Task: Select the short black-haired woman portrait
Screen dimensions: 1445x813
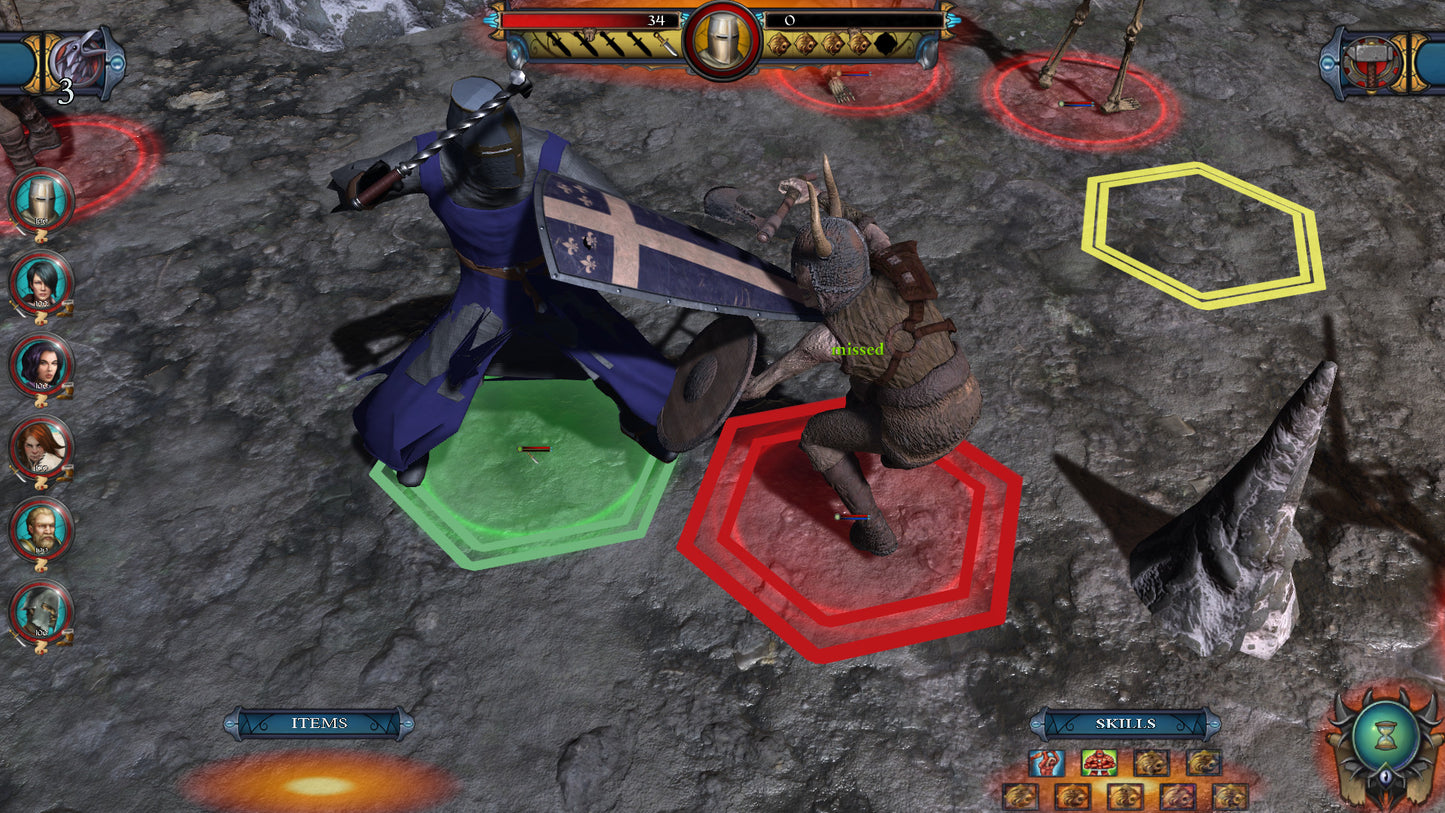Action: [41, 283]
